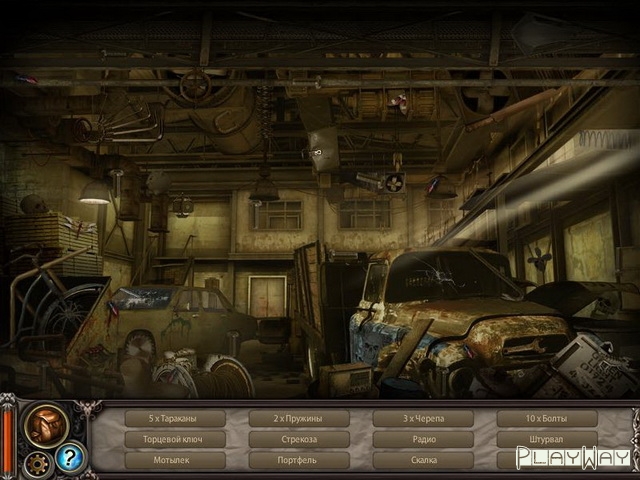
Task: Select the "10 x Болты" item label
Action: click(546, 418)
